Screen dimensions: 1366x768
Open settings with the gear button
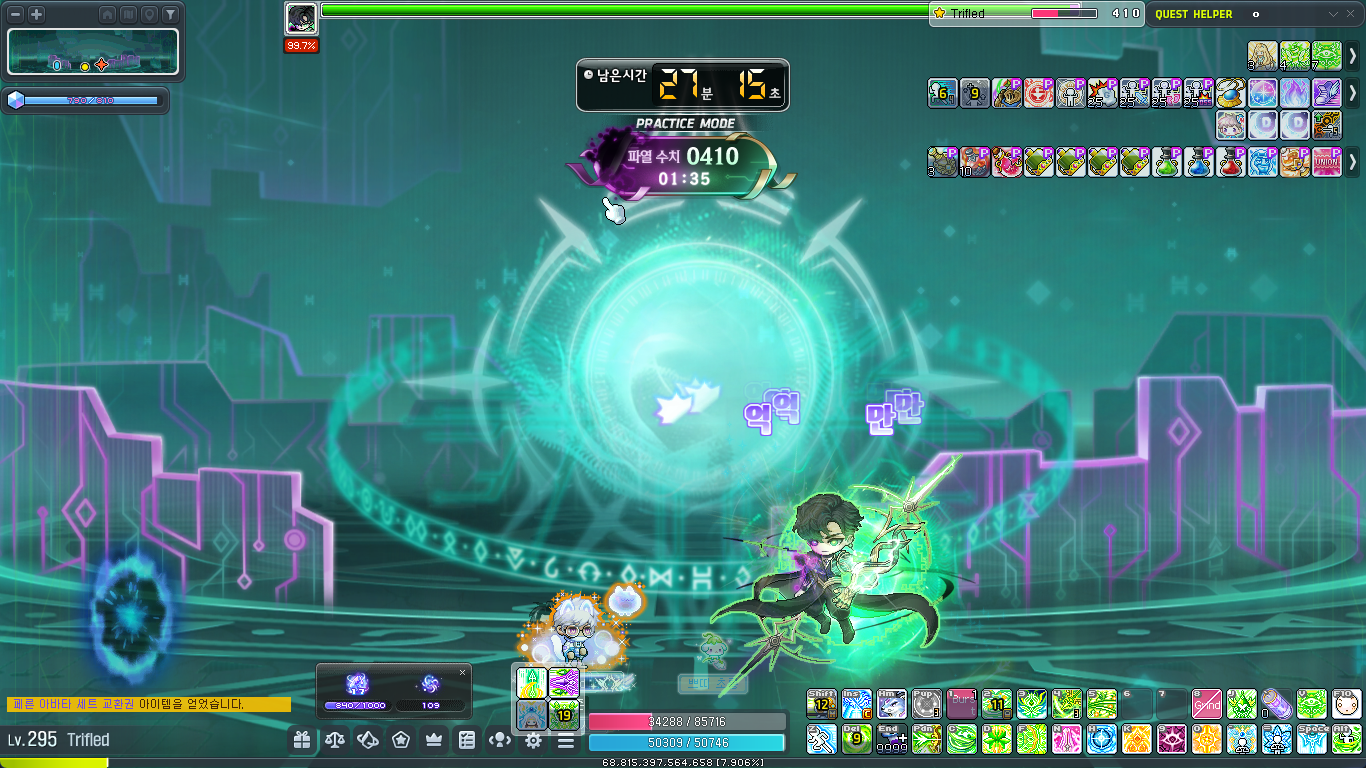(x=533, y=740)
